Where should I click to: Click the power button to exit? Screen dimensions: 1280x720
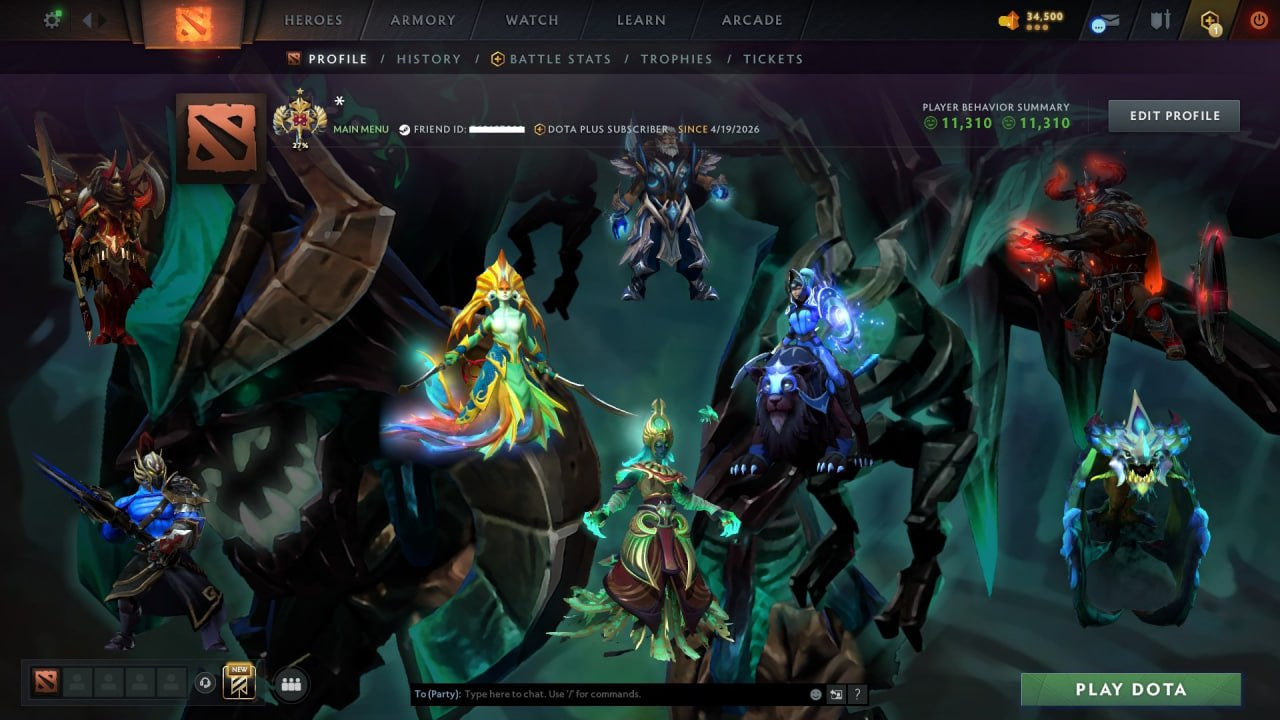[1257, 20]
